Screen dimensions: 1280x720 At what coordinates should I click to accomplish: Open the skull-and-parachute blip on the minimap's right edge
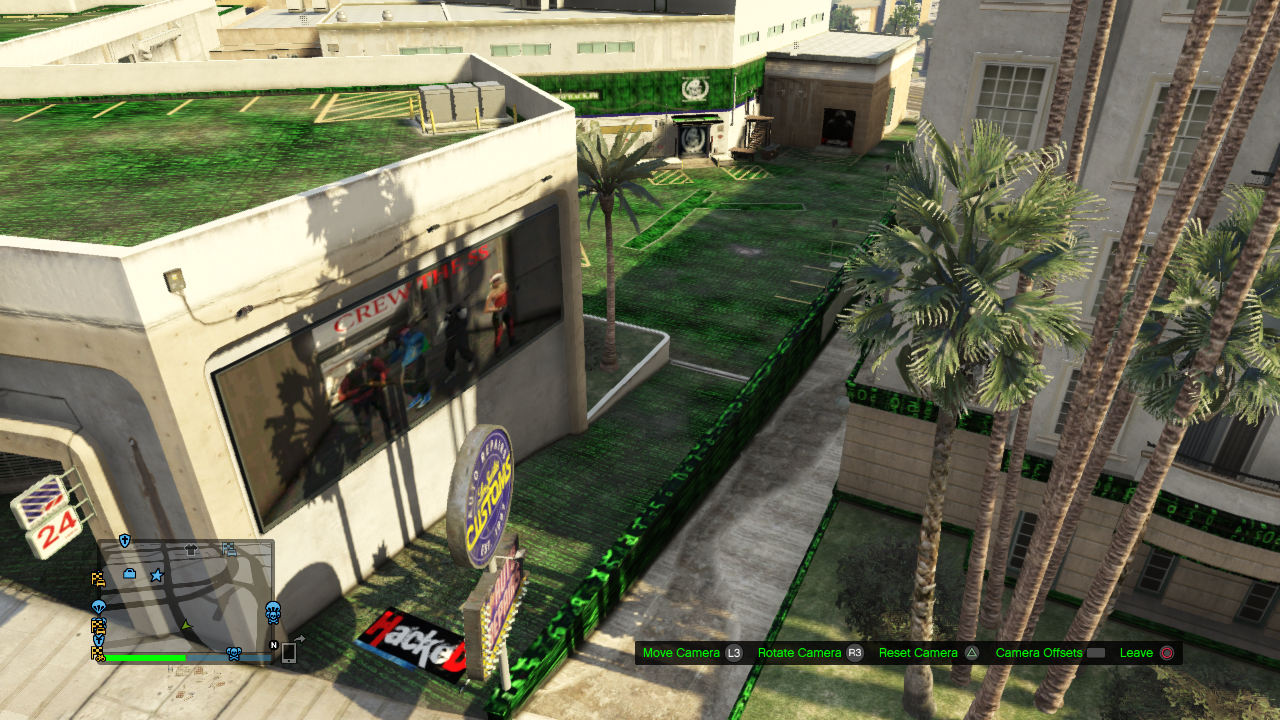[273, 612]
